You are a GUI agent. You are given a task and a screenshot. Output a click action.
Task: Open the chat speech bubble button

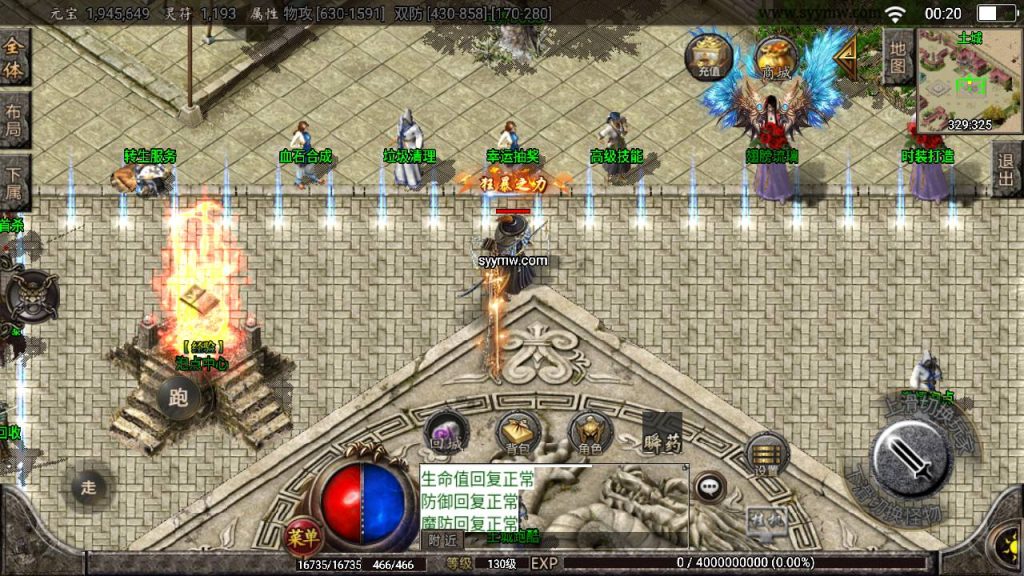coord(710,487)
